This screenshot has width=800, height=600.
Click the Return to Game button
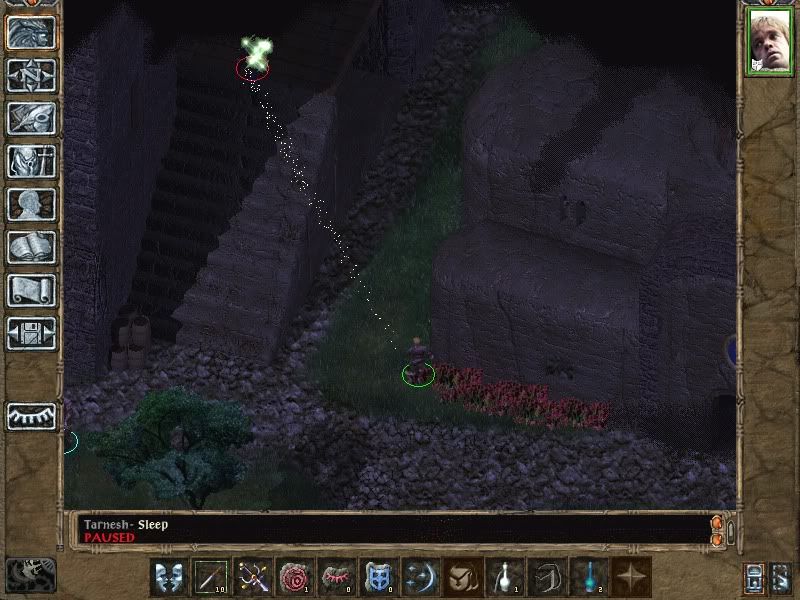click(31, 32)
